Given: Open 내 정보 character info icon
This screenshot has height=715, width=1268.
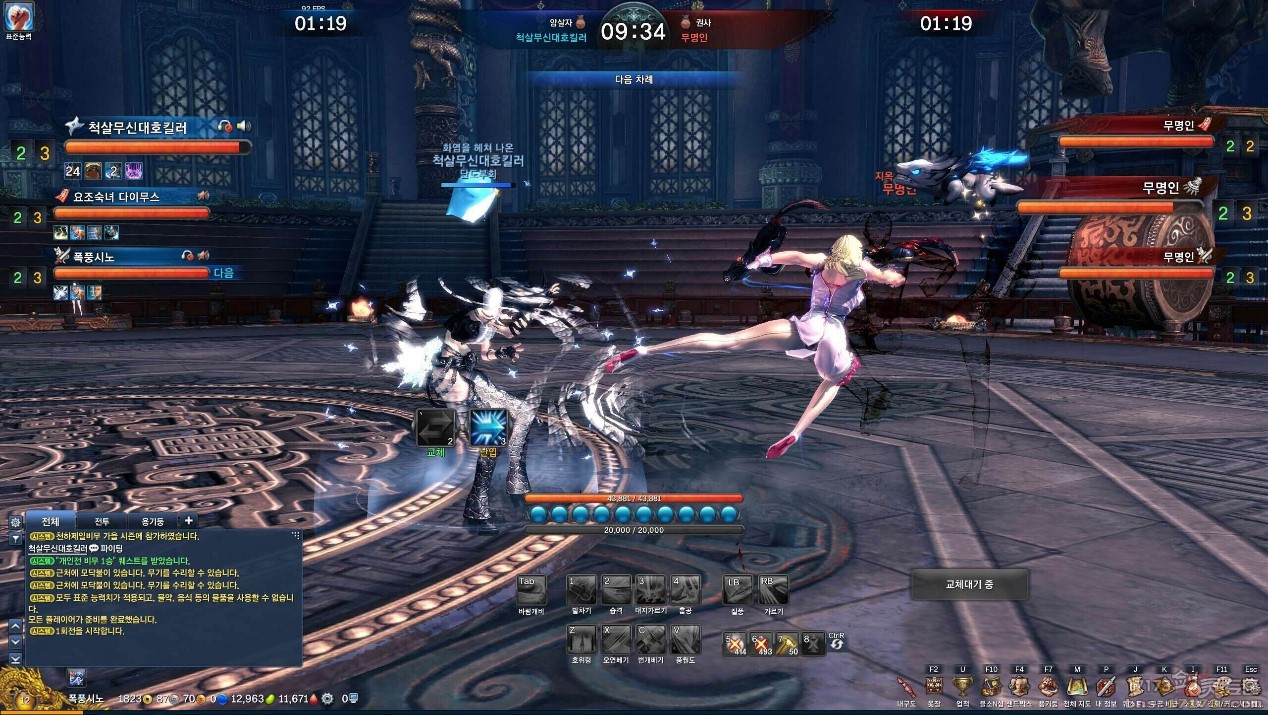Looking at the screenshot, I should click(1105, 686).
